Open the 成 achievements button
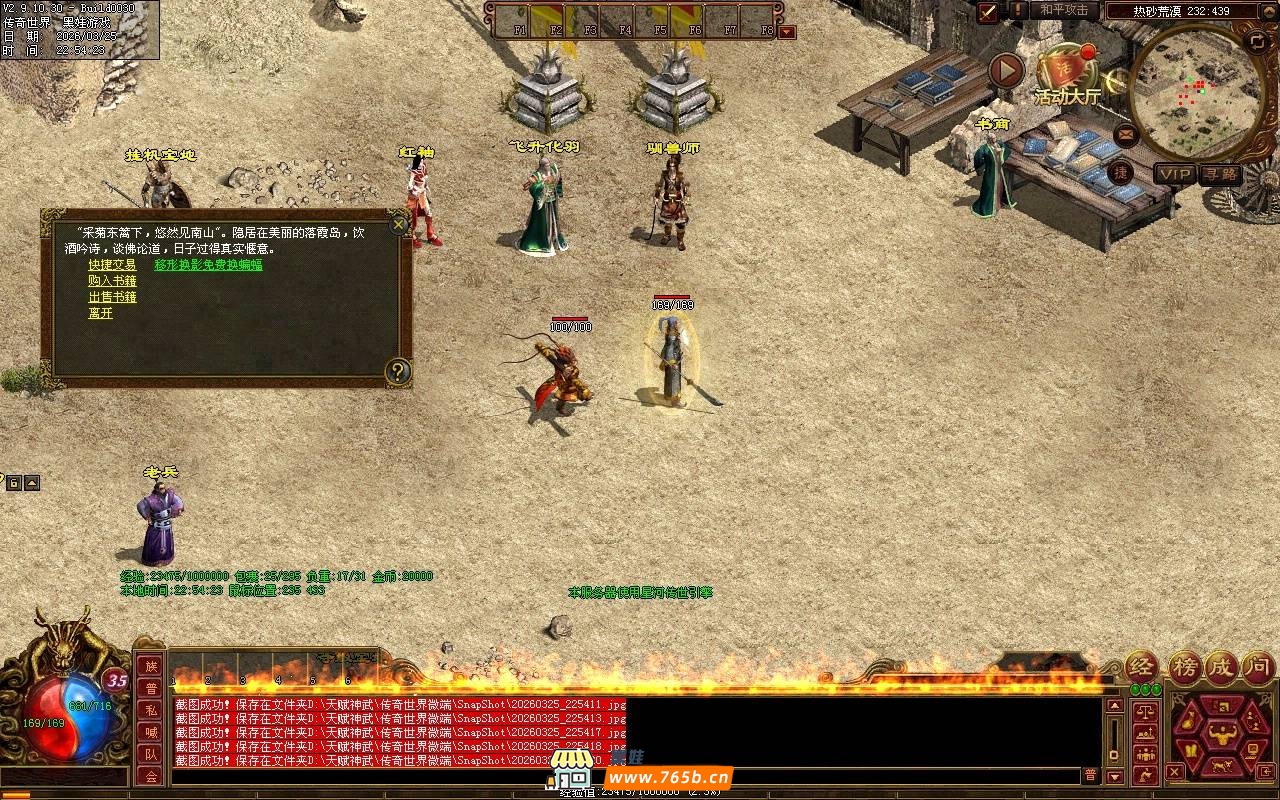Viewport: 1280px width, 800px height. coord(1222,667)
